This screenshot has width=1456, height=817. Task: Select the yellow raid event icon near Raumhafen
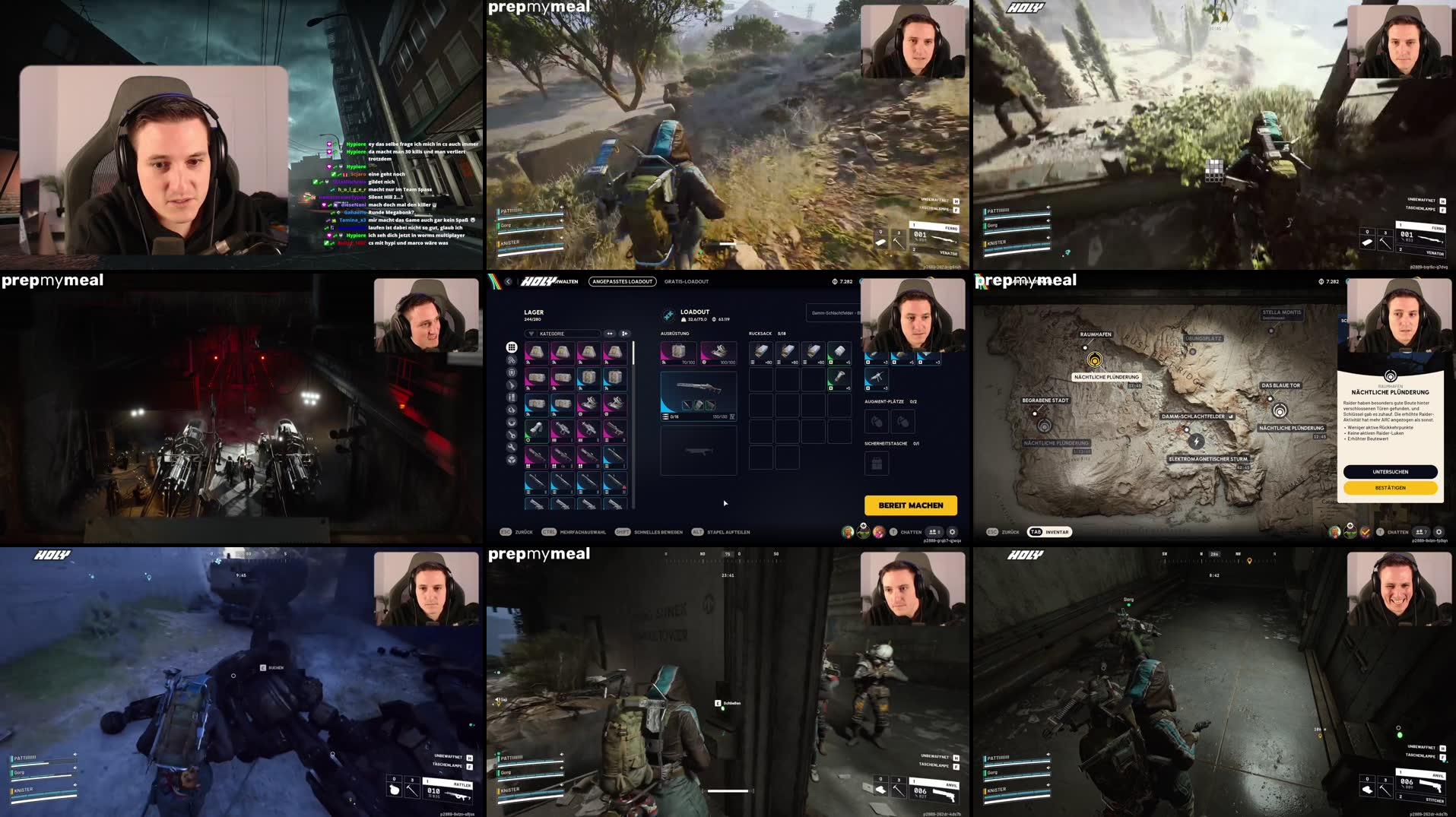tap(1095, 360)
